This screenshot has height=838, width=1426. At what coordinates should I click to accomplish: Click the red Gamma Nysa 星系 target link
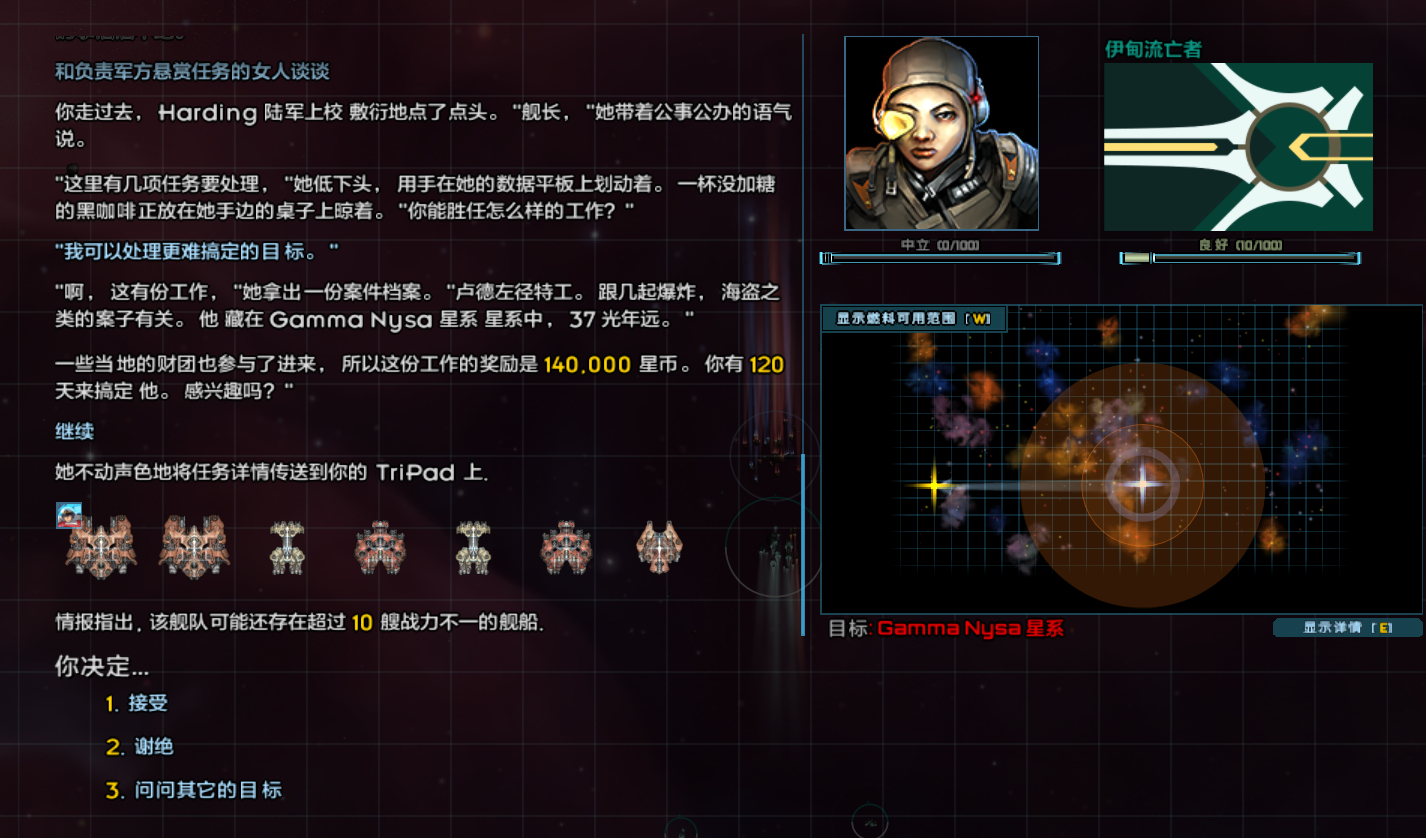click(x=972, y=628)
